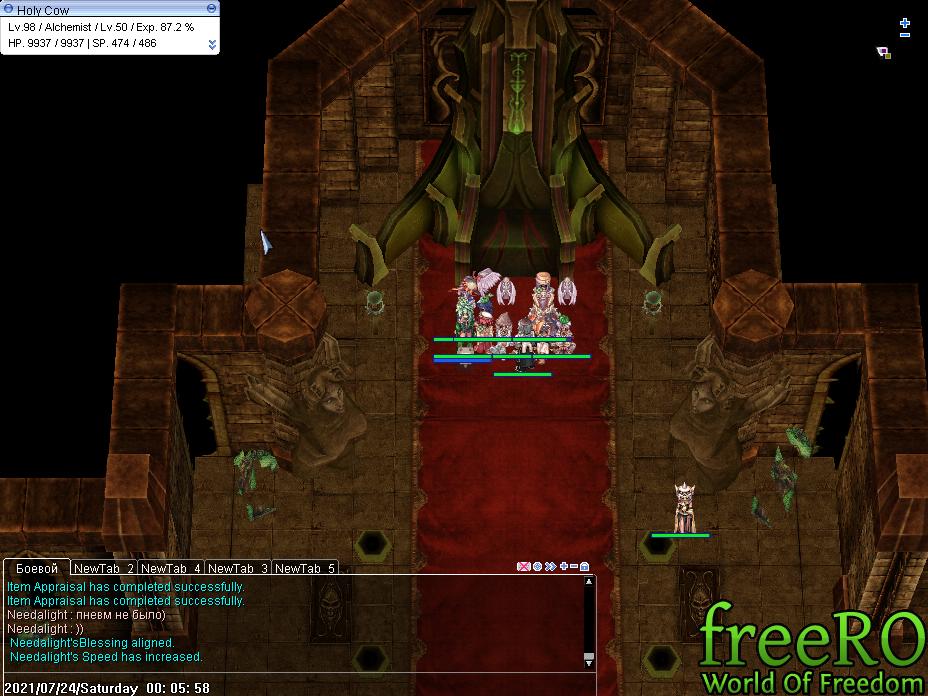928x696 pixels.
Task: Remove a chat tab with minus icon
Action: pyautogui.click(x=574, y=567)
